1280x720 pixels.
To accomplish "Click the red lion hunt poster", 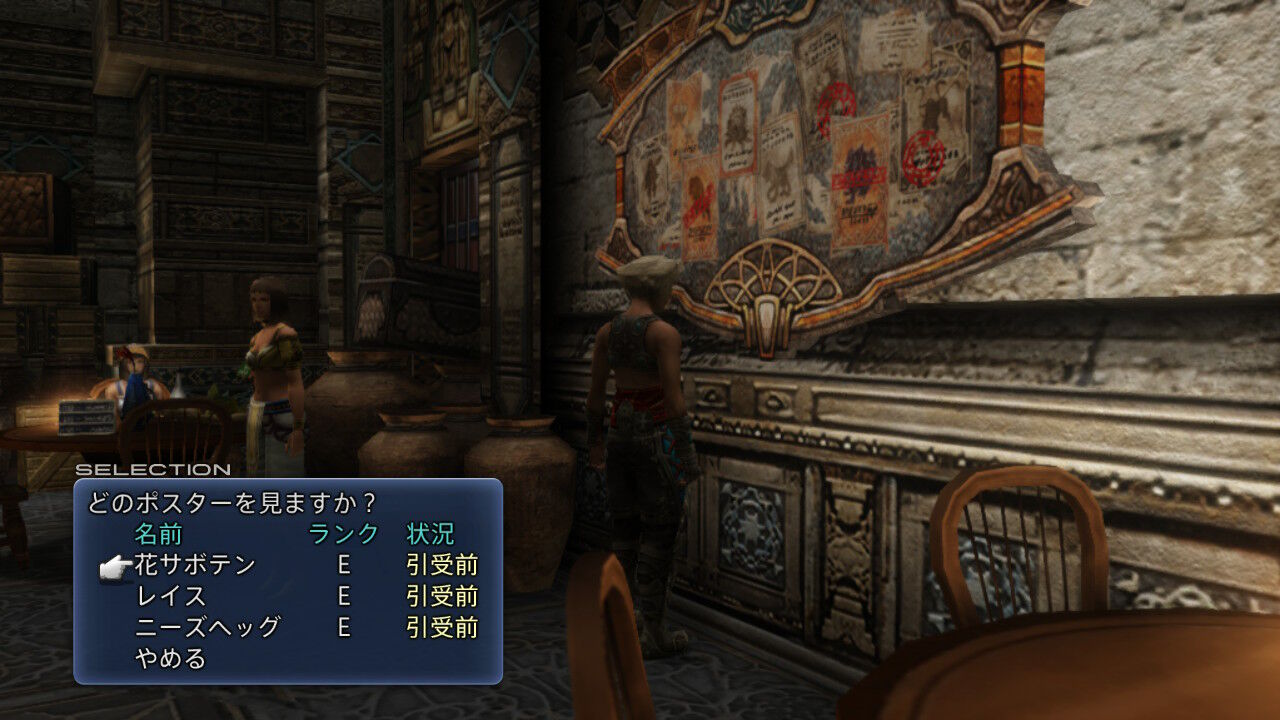I will tap(700, 195).
